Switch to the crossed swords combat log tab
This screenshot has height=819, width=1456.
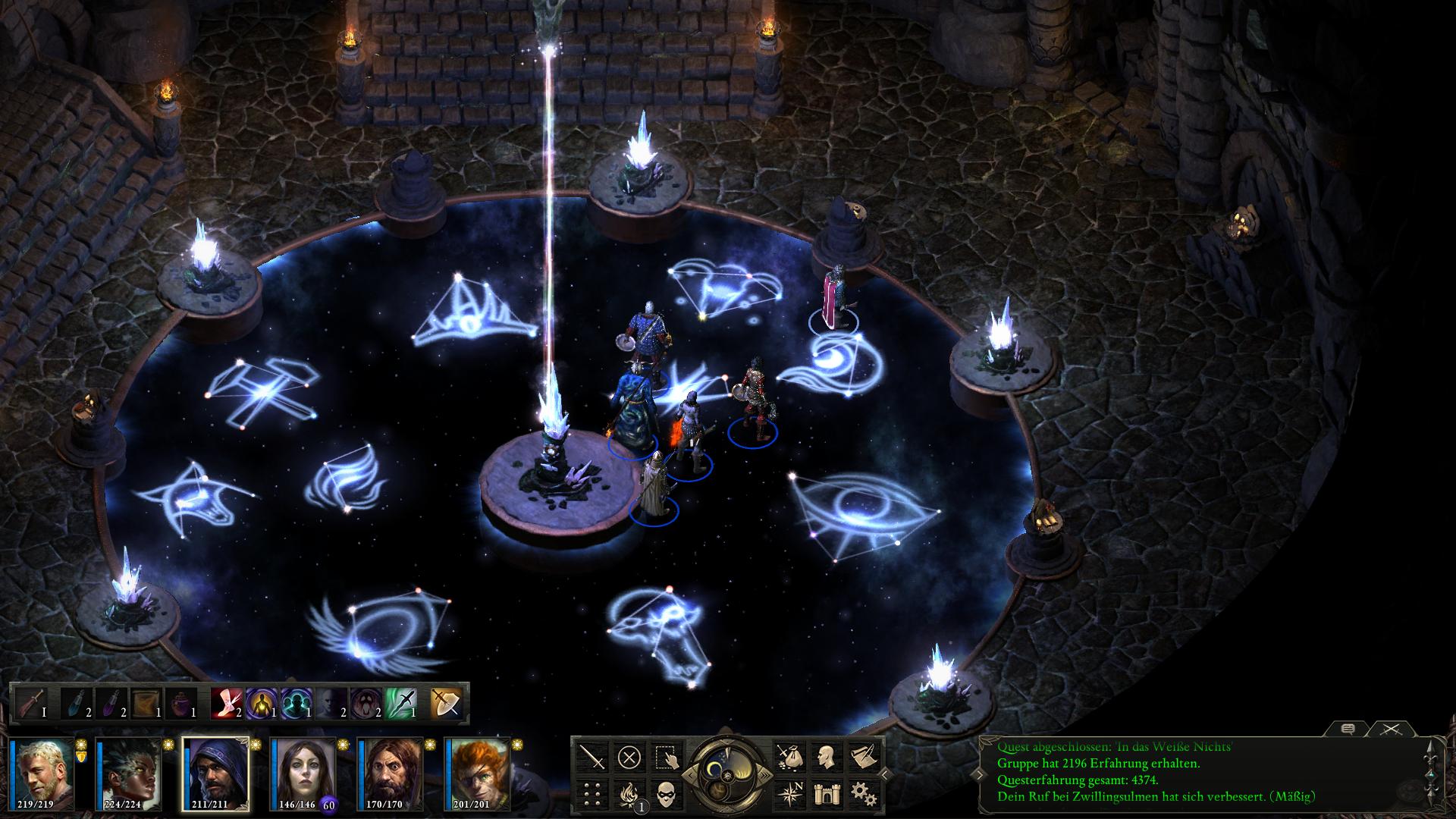pyautogui.click(x=1389, y=729)
